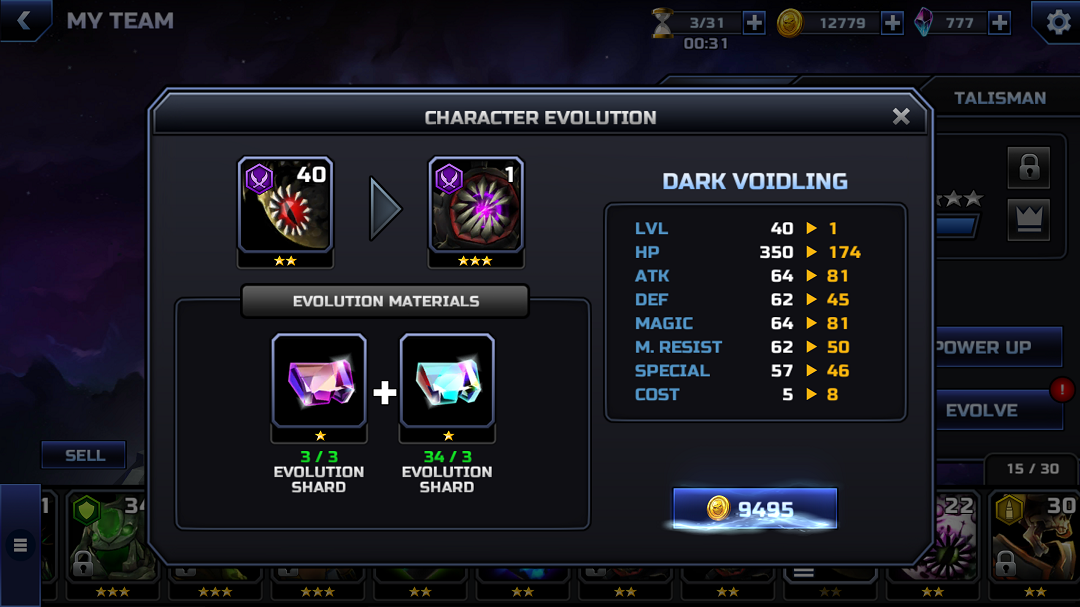The width and height of the screenshot is (1080, 607).
Task: View the two-star Dark Voidling portrait
Action: click(x=285, y=204)
